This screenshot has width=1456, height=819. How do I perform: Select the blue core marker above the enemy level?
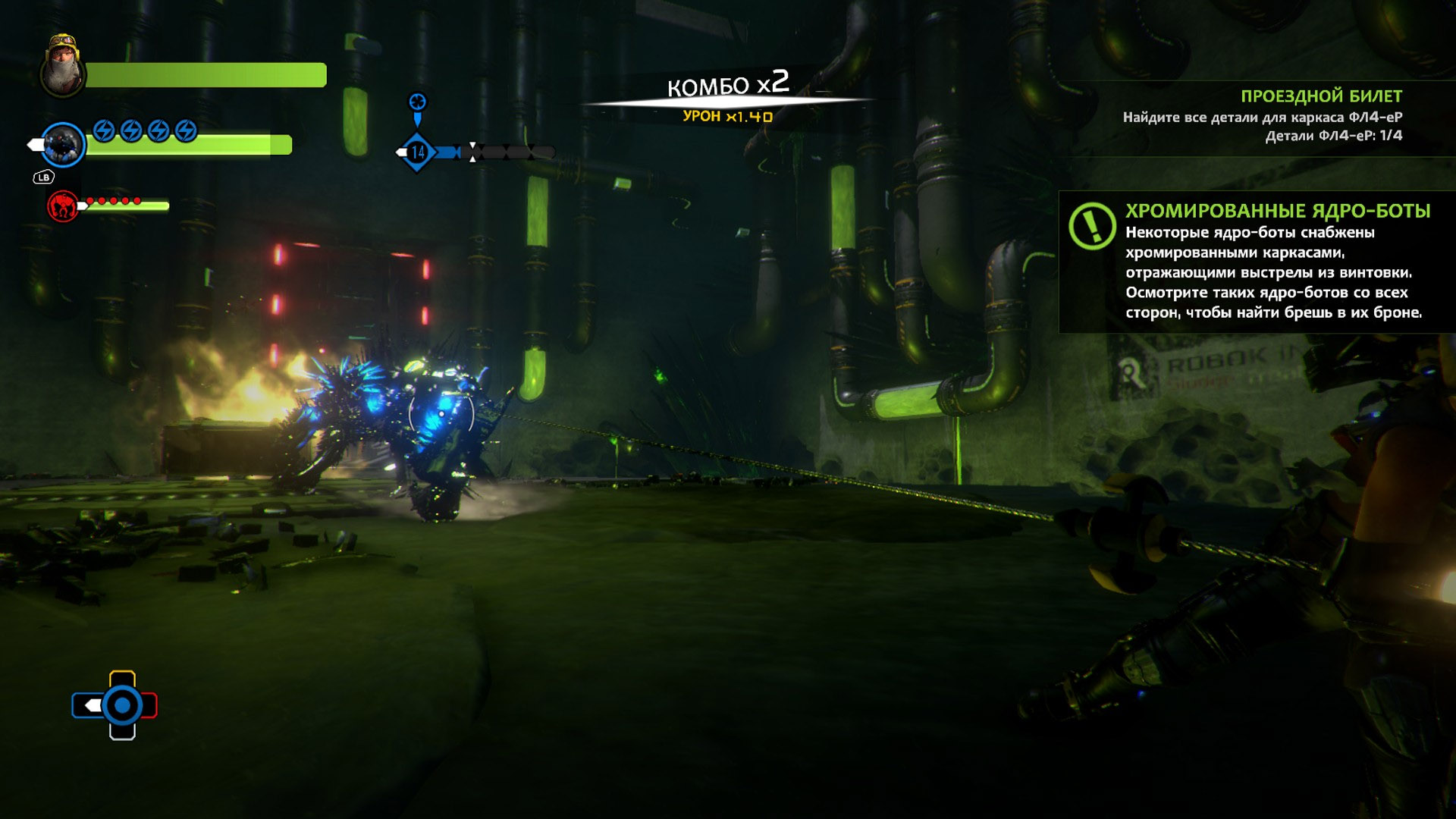(417, 102)
